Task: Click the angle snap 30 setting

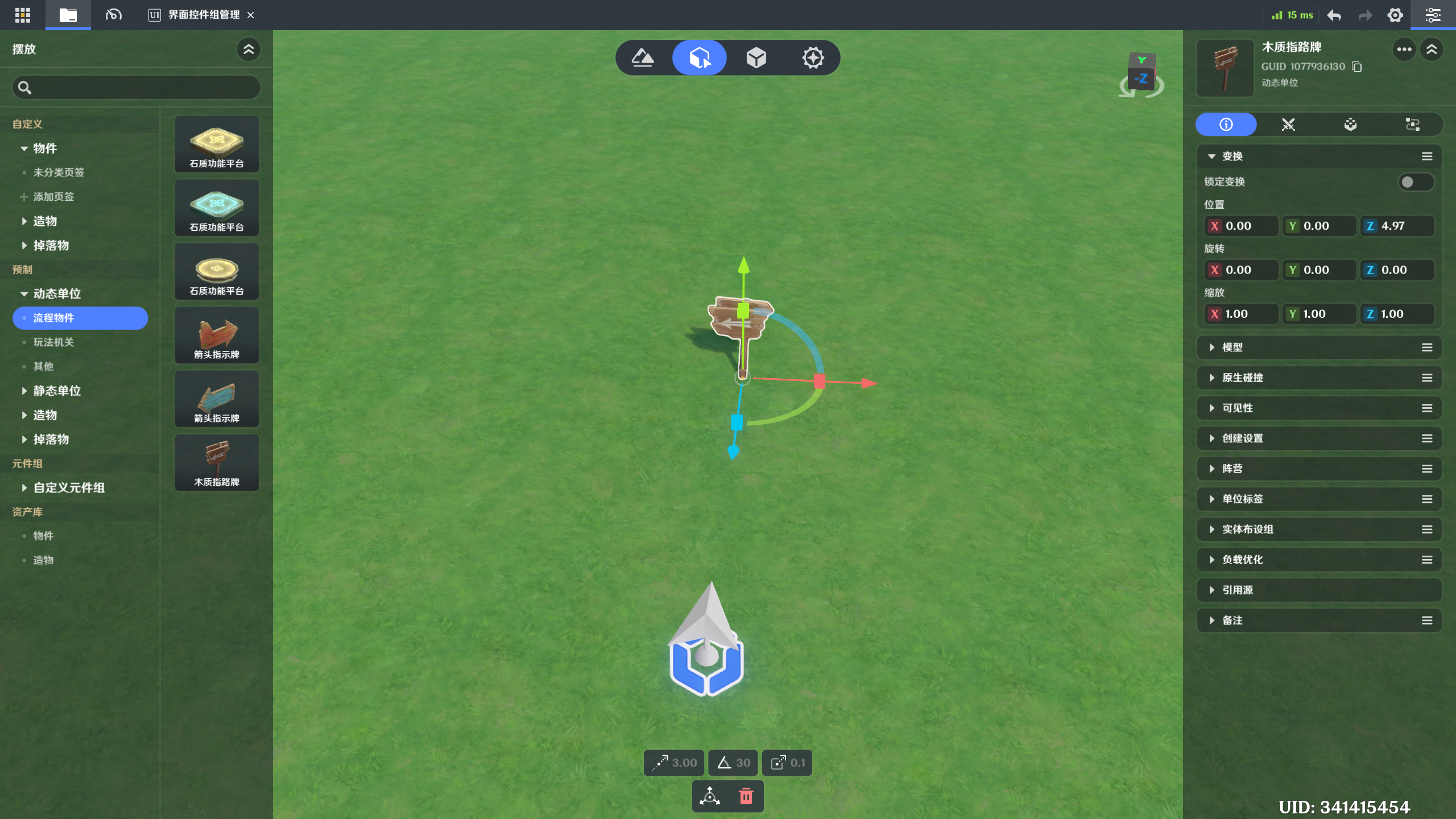Action: (x=733, y=763)
